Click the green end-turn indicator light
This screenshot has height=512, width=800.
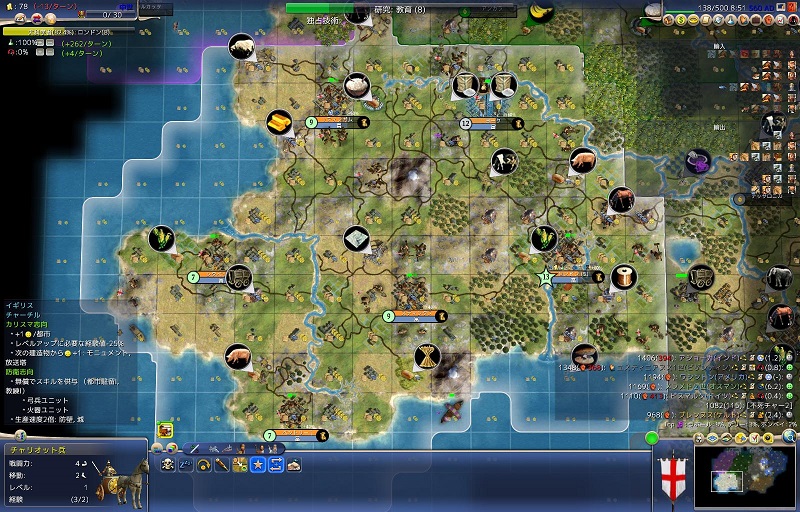coord(652,437)
